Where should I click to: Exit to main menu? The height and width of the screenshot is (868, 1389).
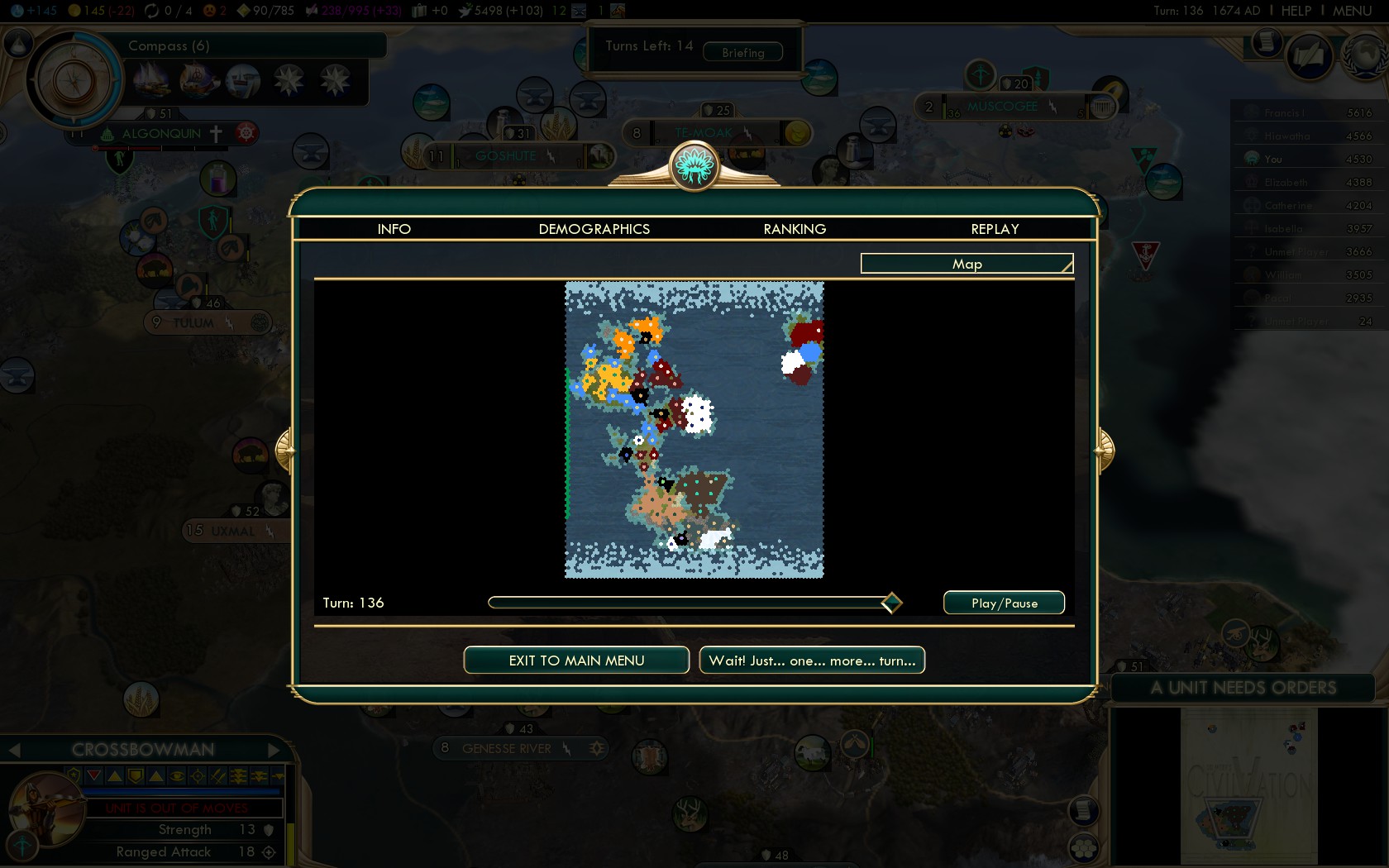coord(576,661)
